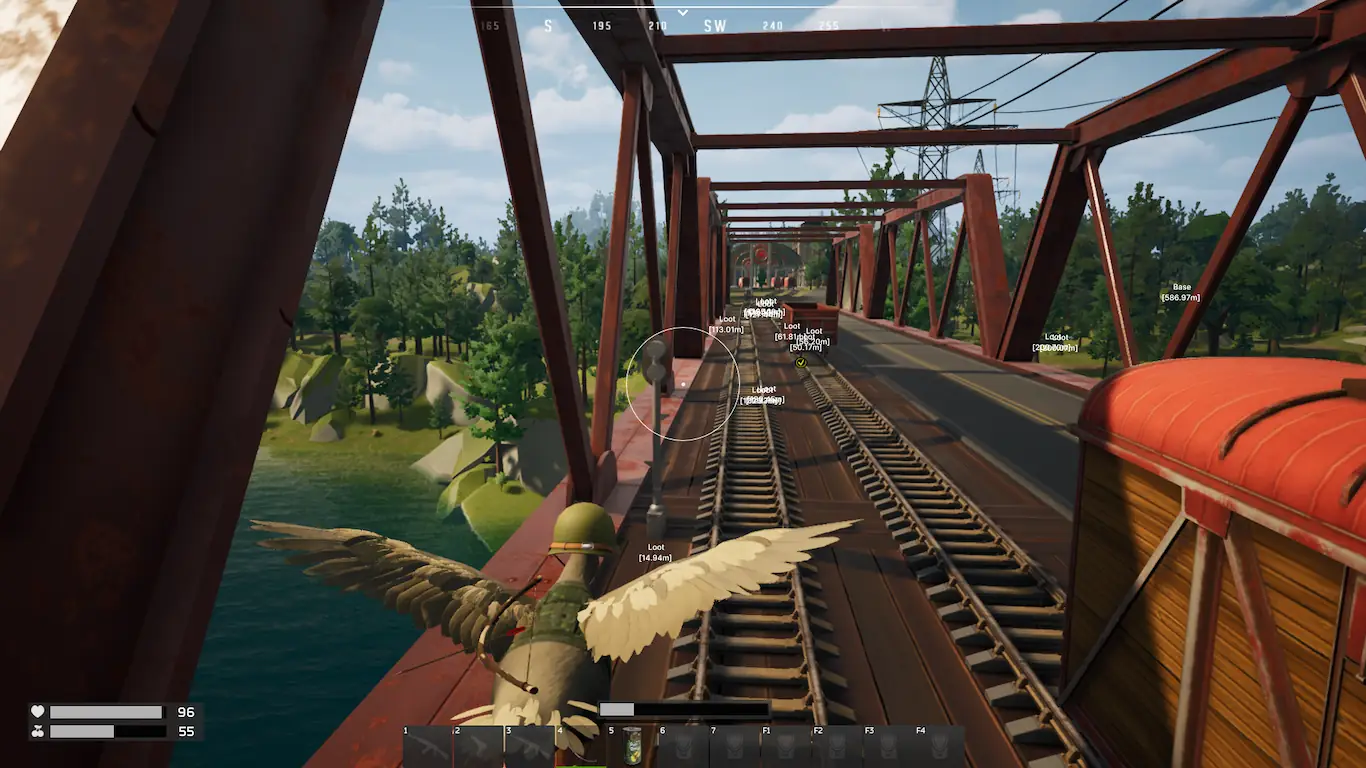Select the item in hotbar slot 2
The width and height of the screenshot is (1366, 768).
479,747
